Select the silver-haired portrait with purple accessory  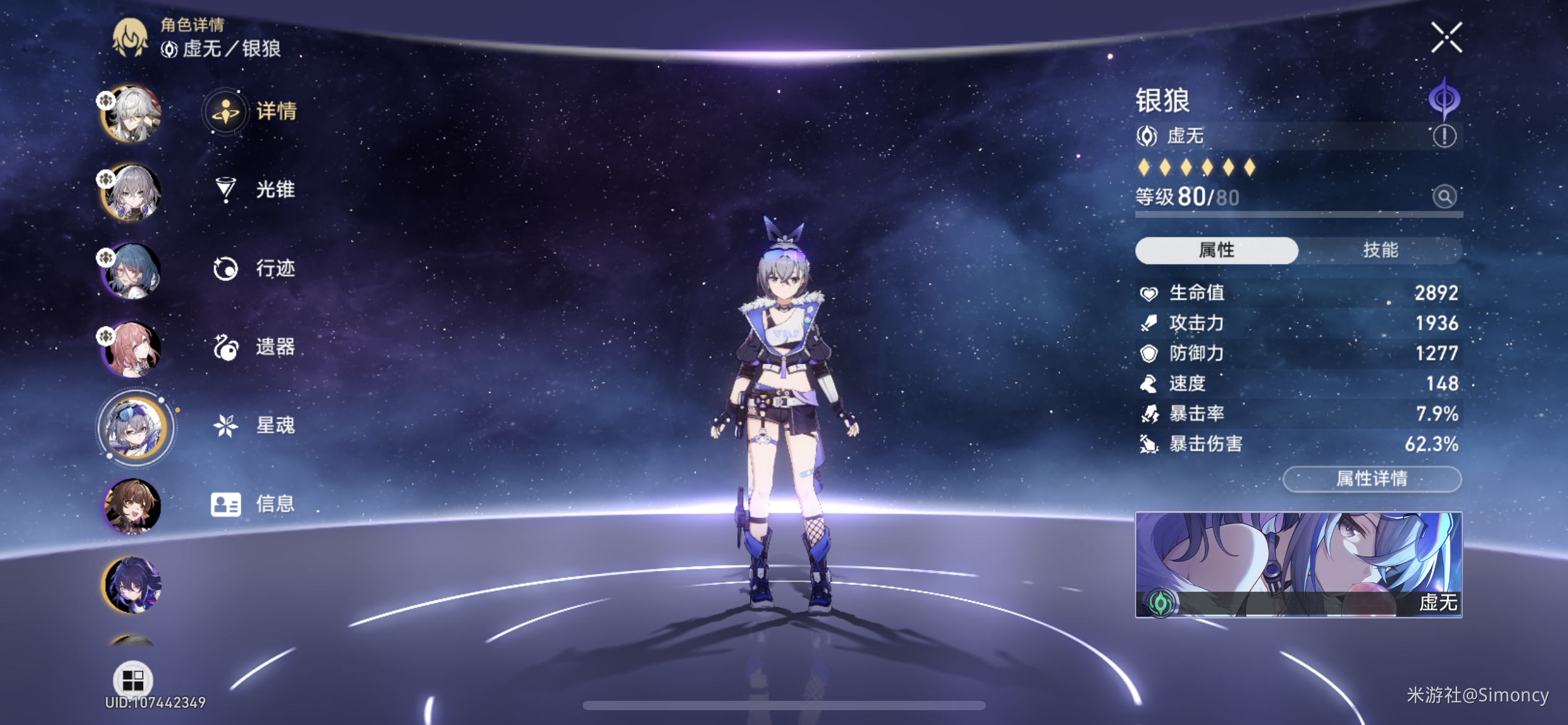[x=132, y=193]
